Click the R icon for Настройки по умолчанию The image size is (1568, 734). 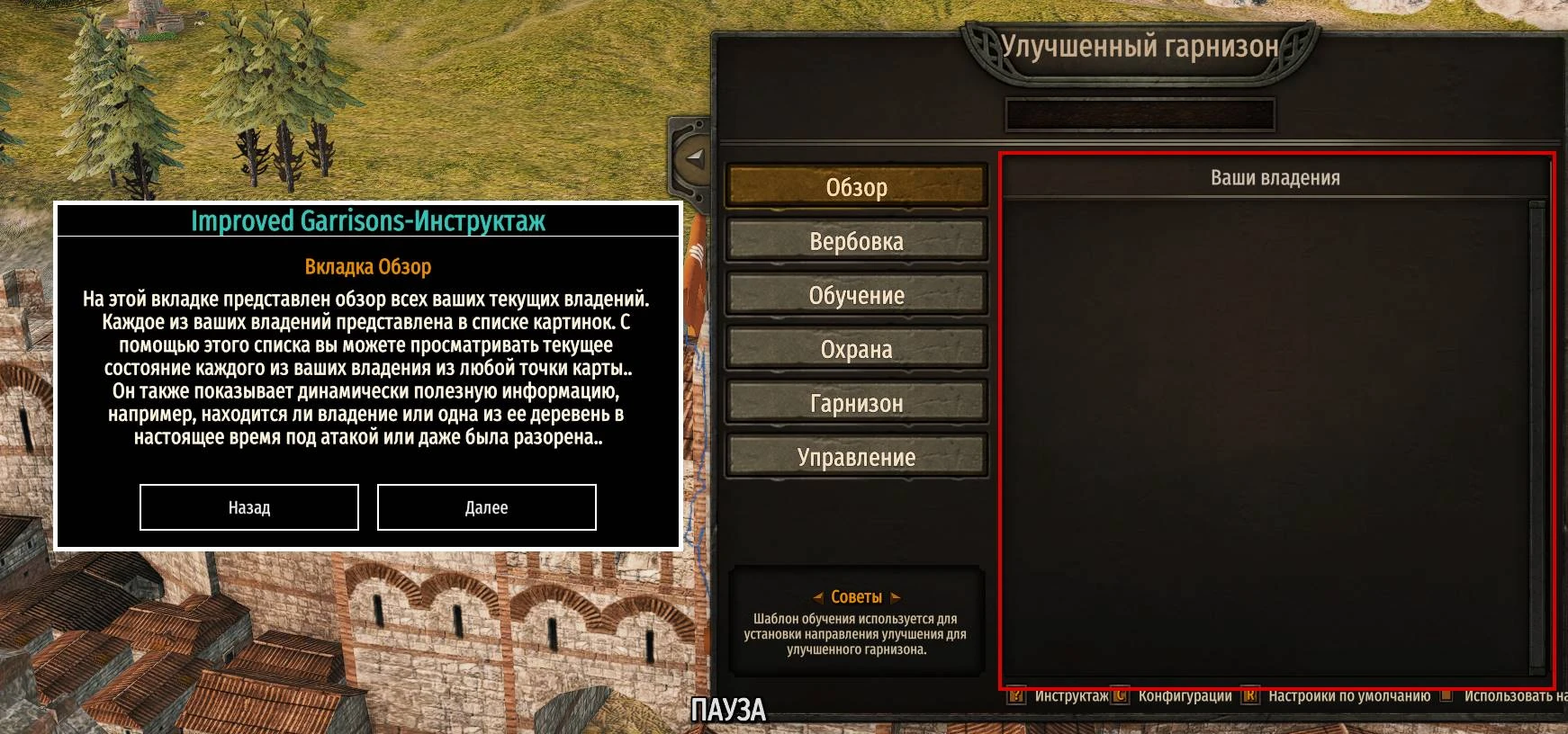(x=1248, y=694)
